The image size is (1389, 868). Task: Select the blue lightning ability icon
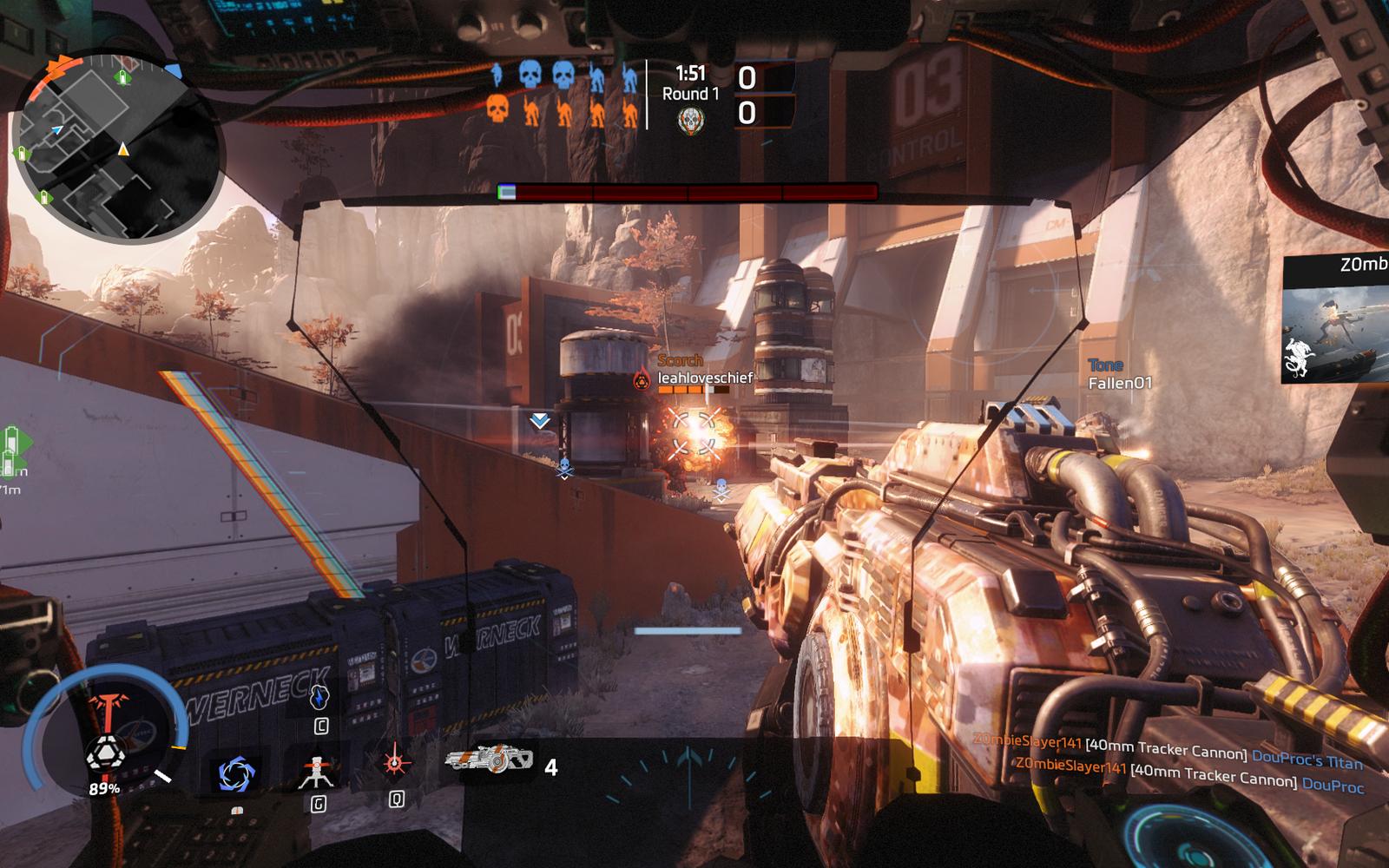320,699
